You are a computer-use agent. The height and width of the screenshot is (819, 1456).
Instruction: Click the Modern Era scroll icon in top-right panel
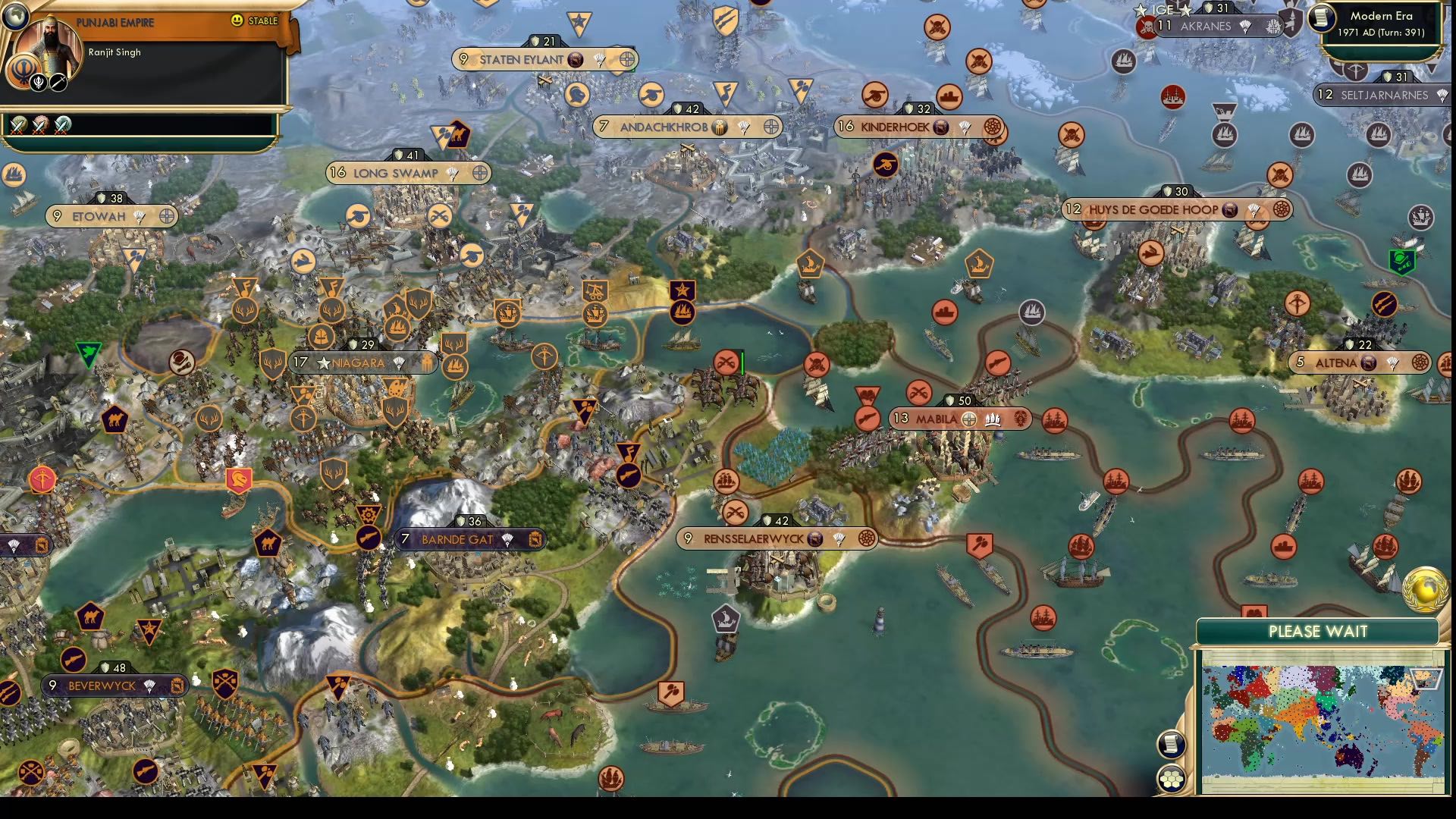click(x=1321, y=17)
